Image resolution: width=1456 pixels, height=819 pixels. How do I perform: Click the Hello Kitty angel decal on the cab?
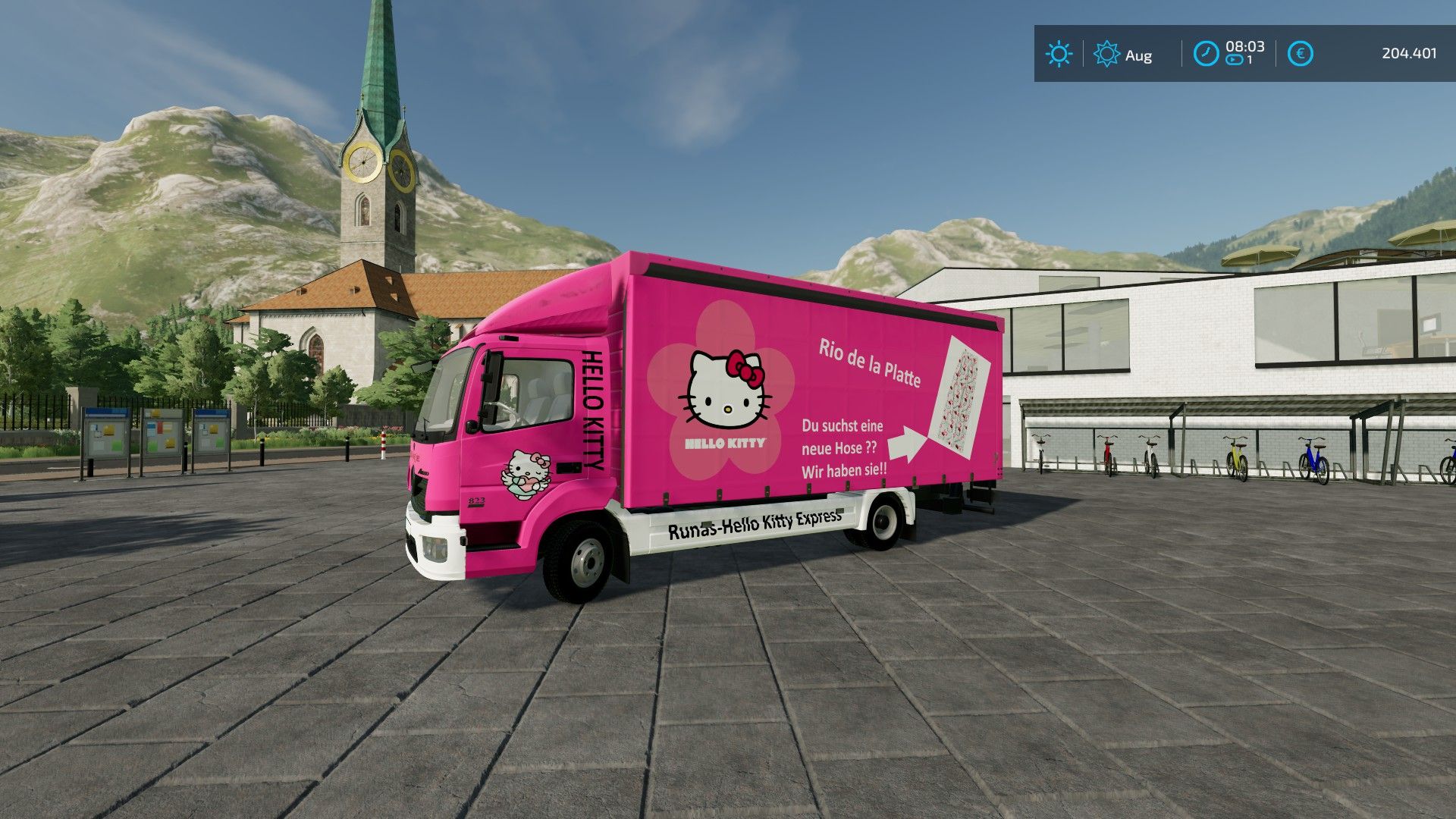pyautogui.click(x=526, y=471)
